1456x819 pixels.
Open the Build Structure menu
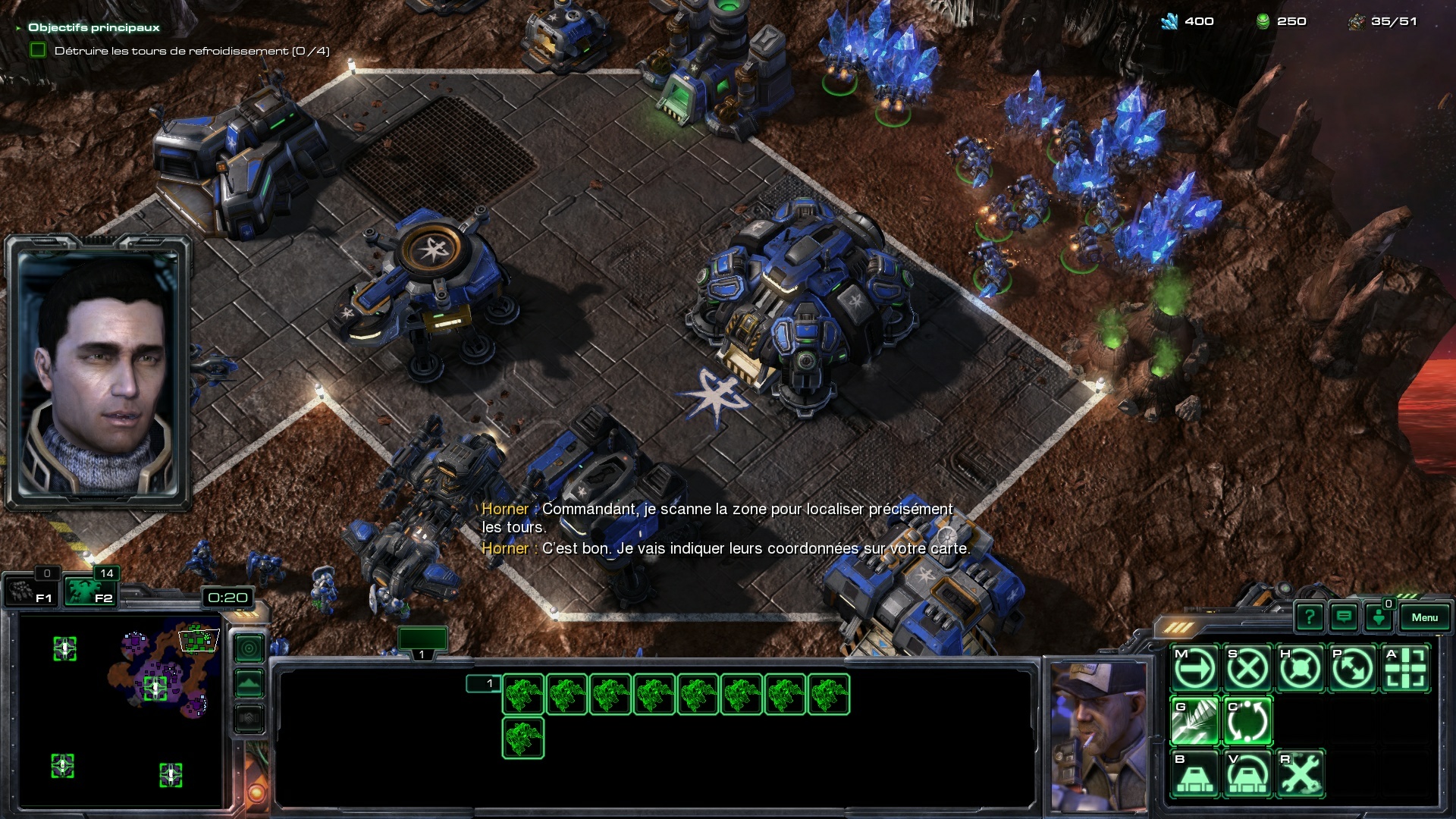tap(1195, 774)
